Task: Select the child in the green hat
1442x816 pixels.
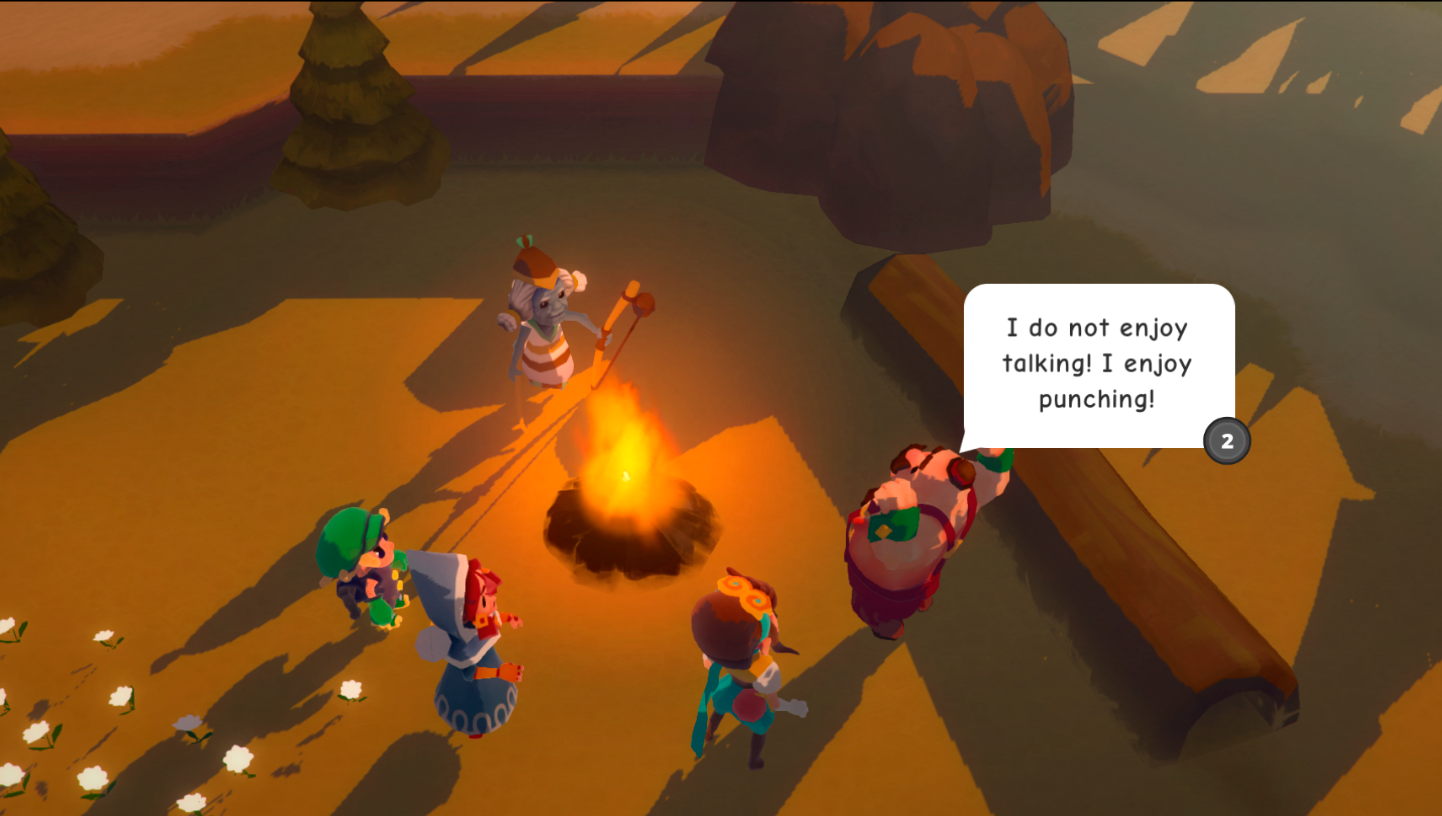Action: coord(360,560)
